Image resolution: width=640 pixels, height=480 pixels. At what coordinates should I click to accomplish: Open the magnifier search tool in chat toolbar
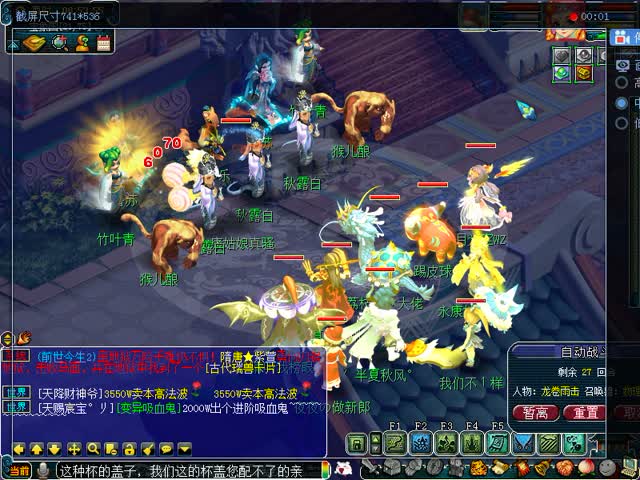pos(93,449)
